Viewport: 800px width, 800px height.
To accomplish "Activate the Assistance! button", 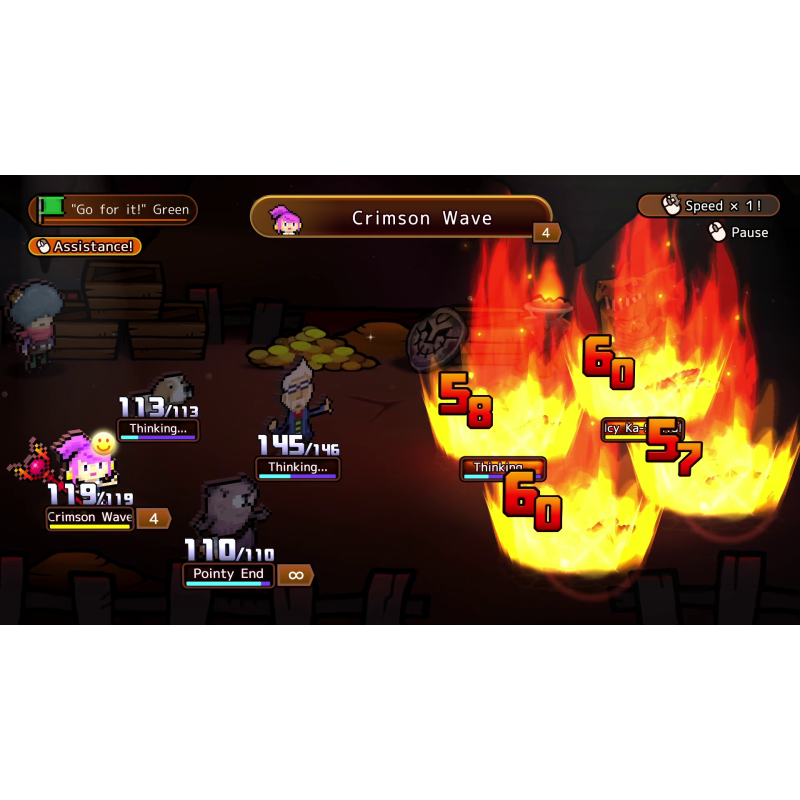I will [x=85, y=246].
